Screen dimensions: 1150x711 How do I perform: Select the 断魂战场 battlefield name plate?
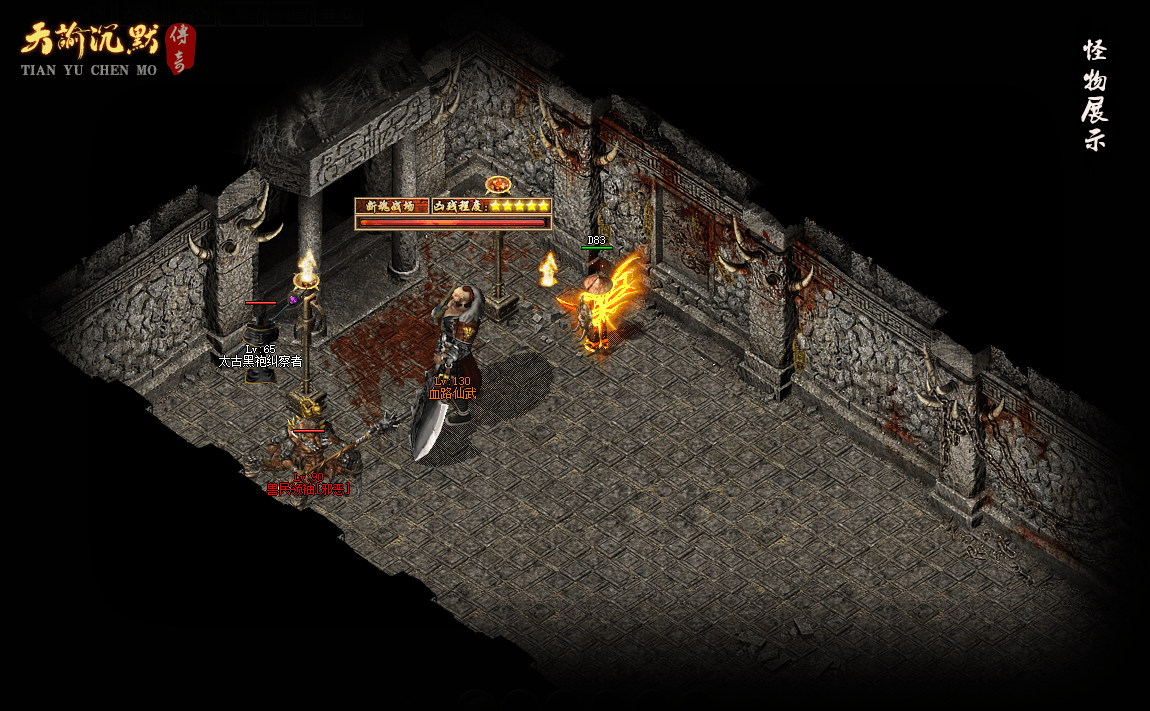pos(391,205)
